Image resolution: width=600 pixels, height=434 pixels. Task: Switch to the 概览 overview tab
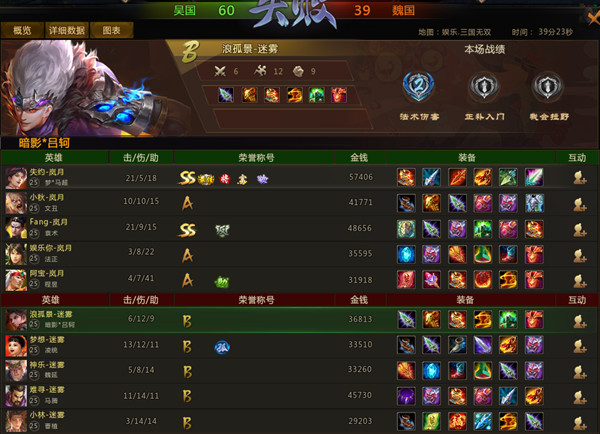[22, 31]
